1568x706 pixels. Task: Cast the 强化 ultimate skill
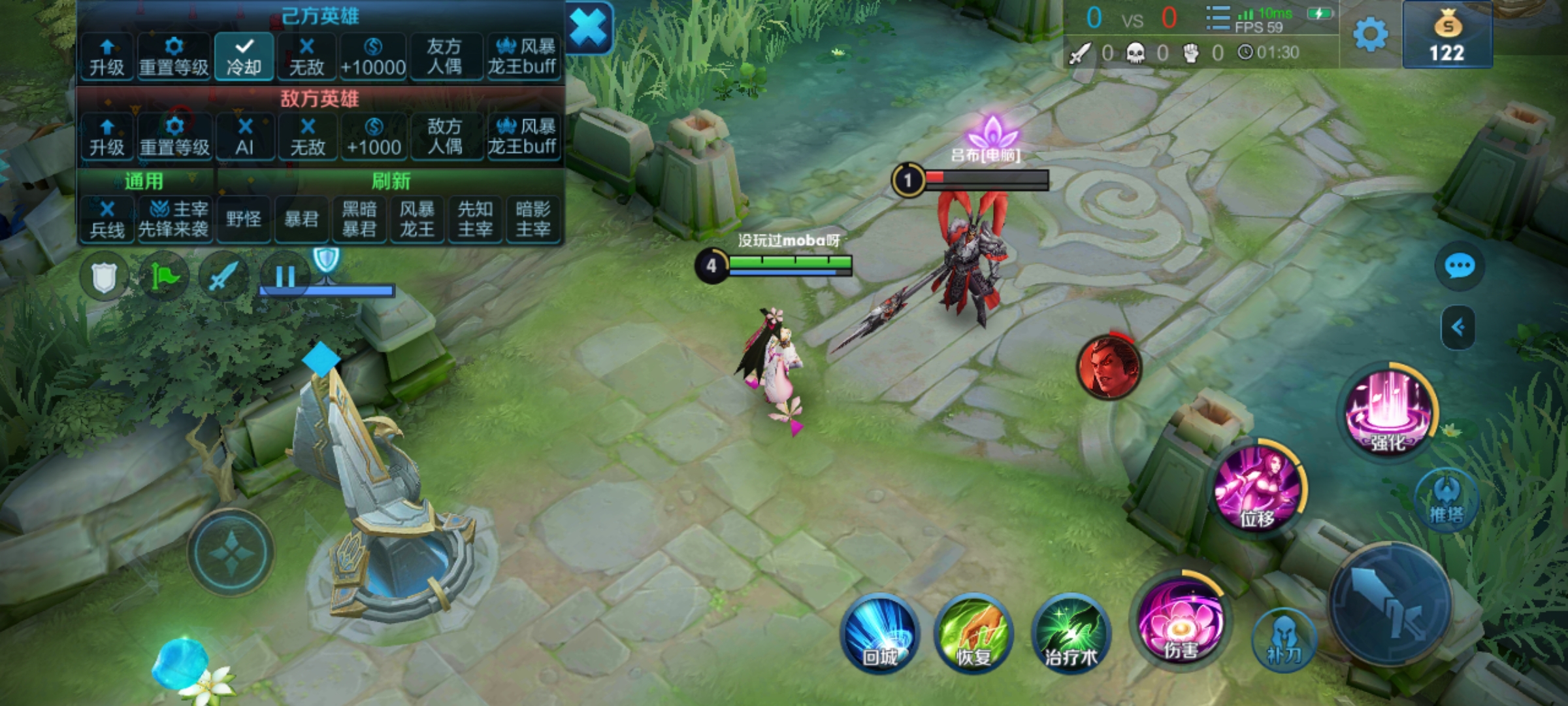[x=1388, y=412]
